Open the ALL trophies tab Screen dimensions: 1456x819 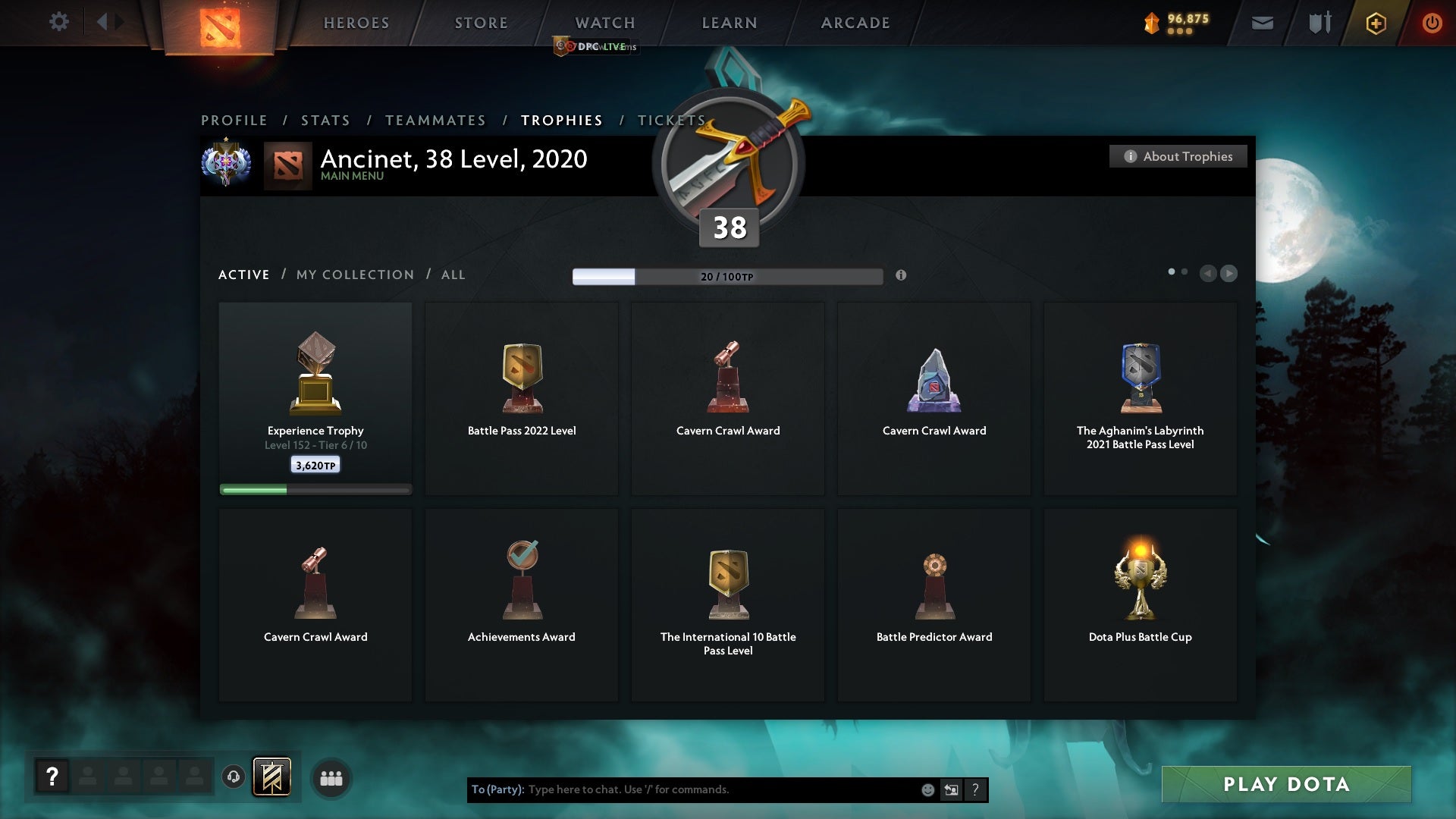pos(453,275)
